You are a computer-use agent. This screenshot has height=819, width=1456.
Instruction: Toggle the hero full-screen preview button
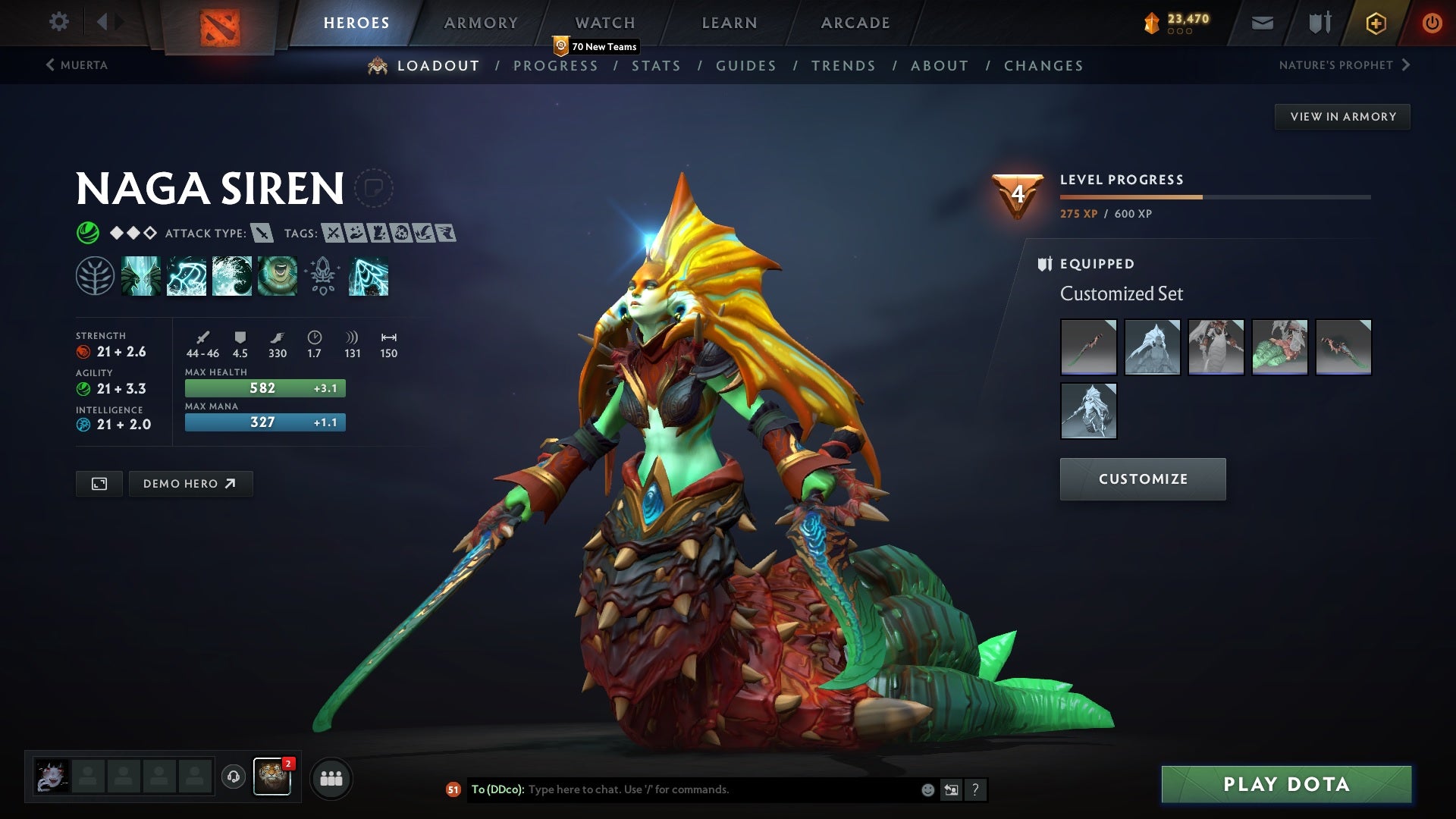point(99,483)
